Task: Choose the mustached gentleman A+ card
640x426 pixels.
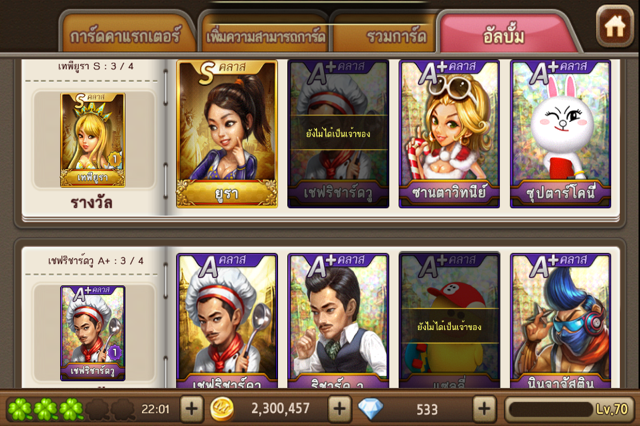Action: (x=337, y=320)
